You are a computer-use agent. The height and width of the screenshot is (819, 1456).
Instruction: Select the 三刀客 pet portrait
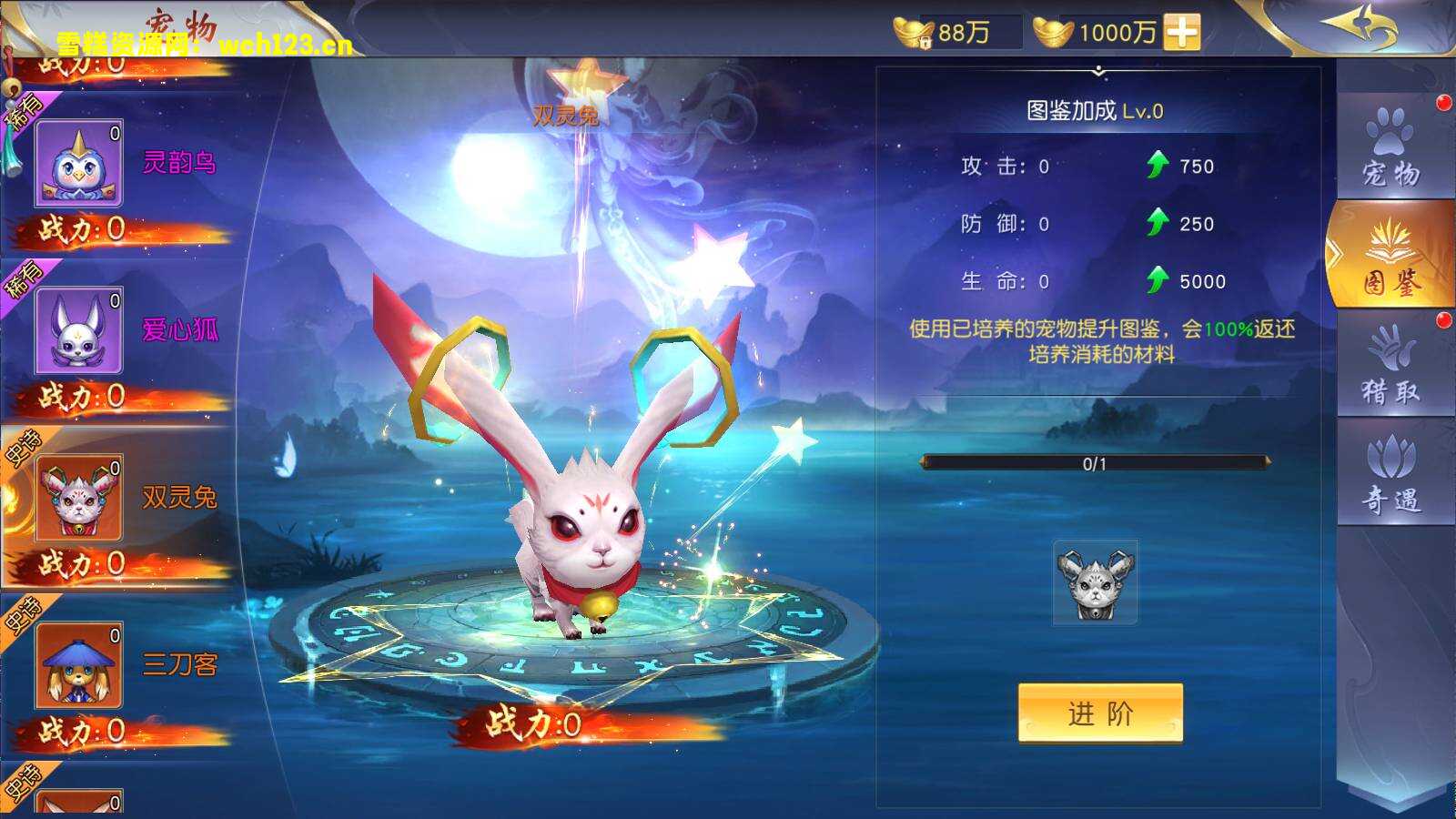(x=80, y=665)
